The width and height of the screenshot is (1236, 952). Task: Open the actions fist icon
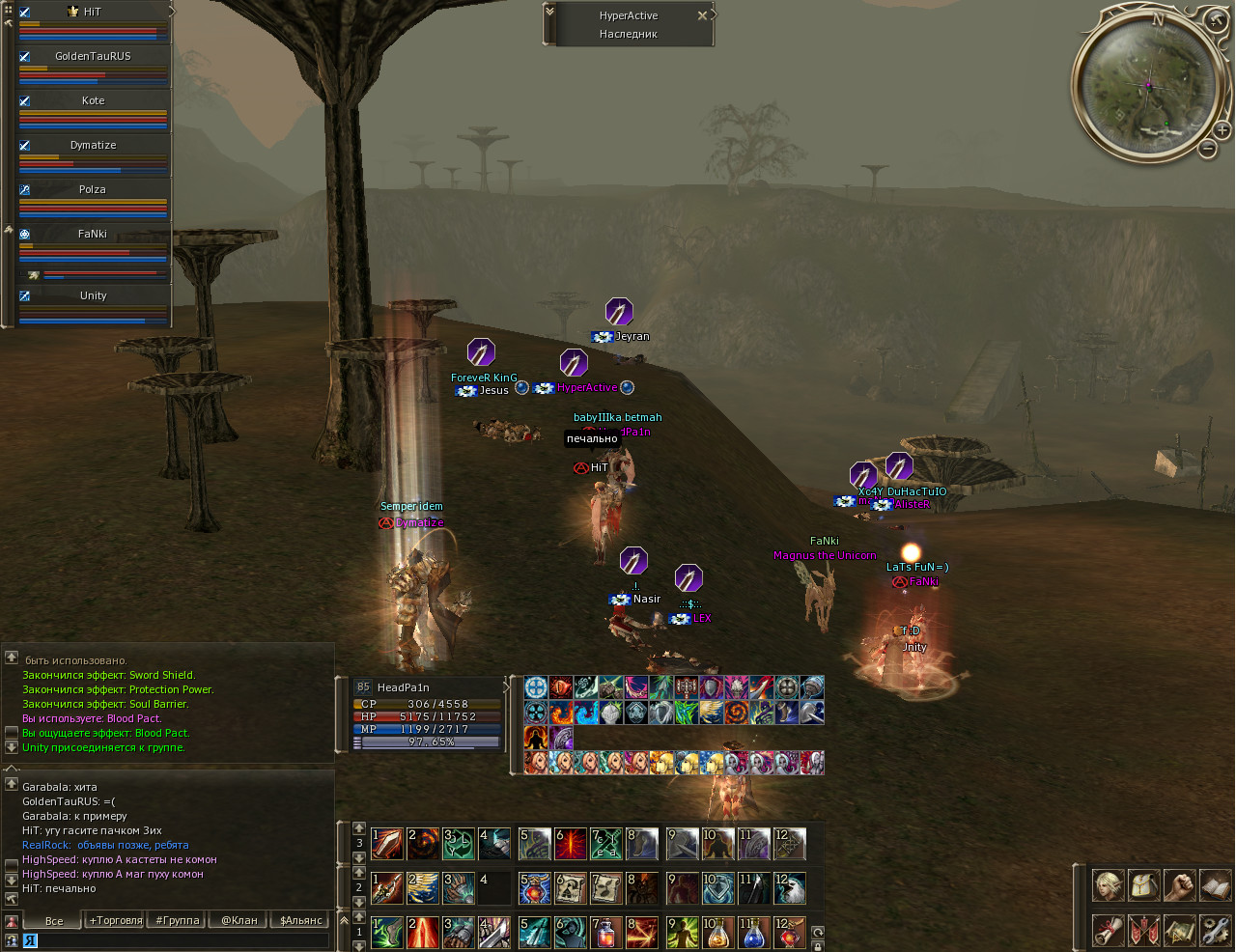coord(1179,885)
